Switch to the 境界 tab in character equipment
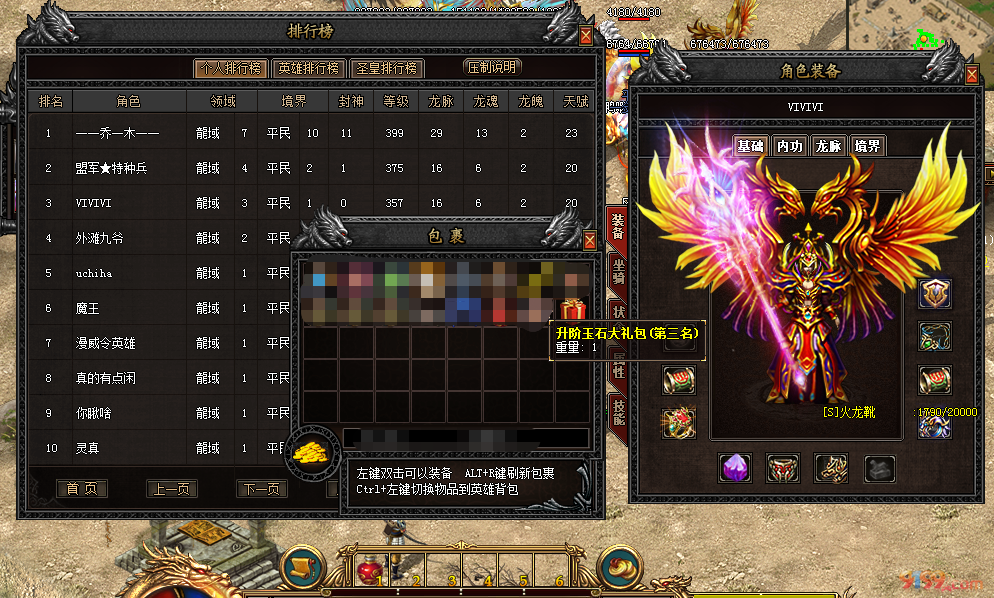This screenshot has width=994, height=598. [867, 146]
